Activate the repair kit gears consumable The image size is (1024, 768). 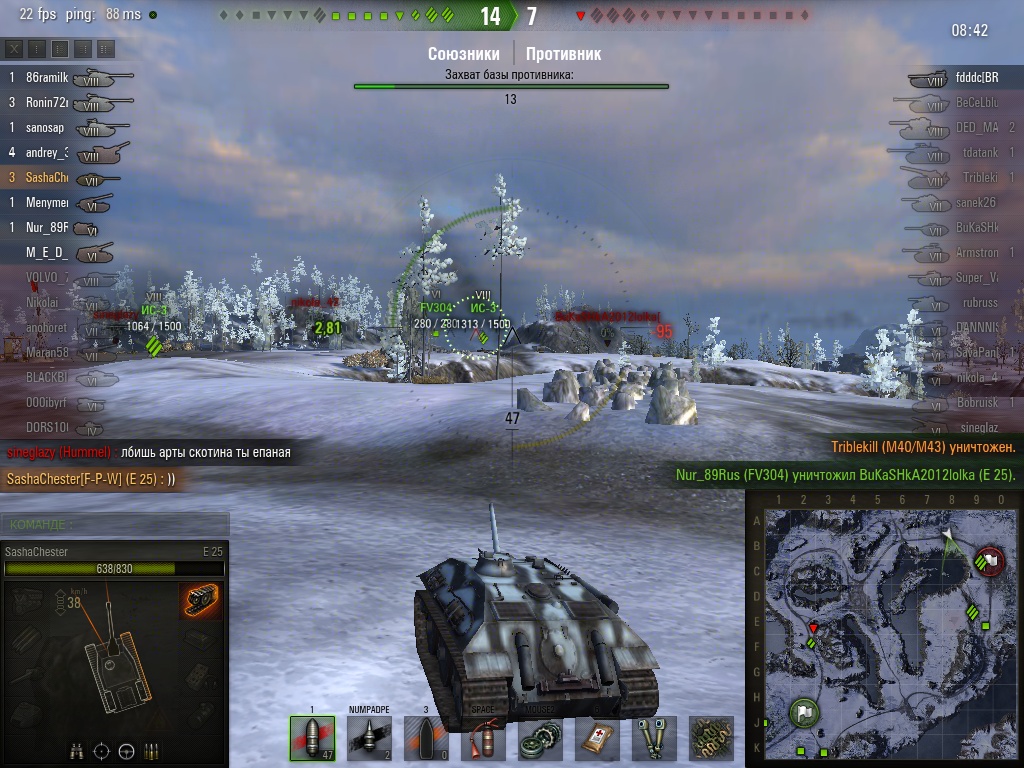pos(540,738)
